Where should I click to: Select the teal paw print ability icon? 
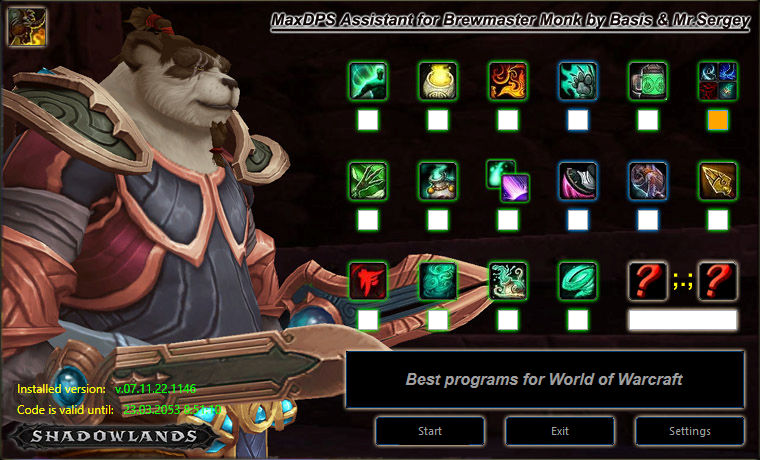tap(577, 81)
